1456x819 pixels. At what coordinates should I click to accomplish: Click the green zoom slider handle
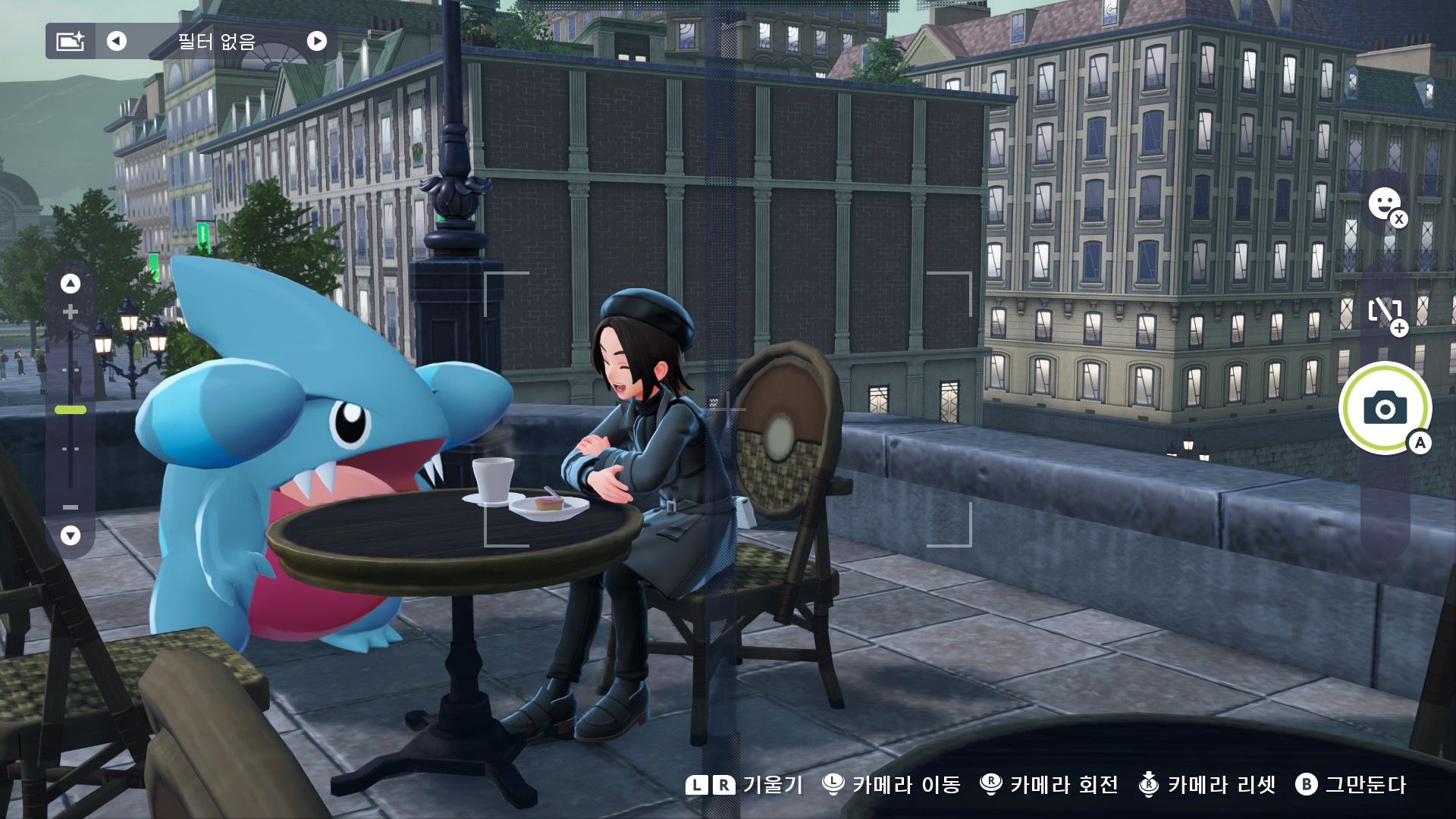tap(71, 409)
